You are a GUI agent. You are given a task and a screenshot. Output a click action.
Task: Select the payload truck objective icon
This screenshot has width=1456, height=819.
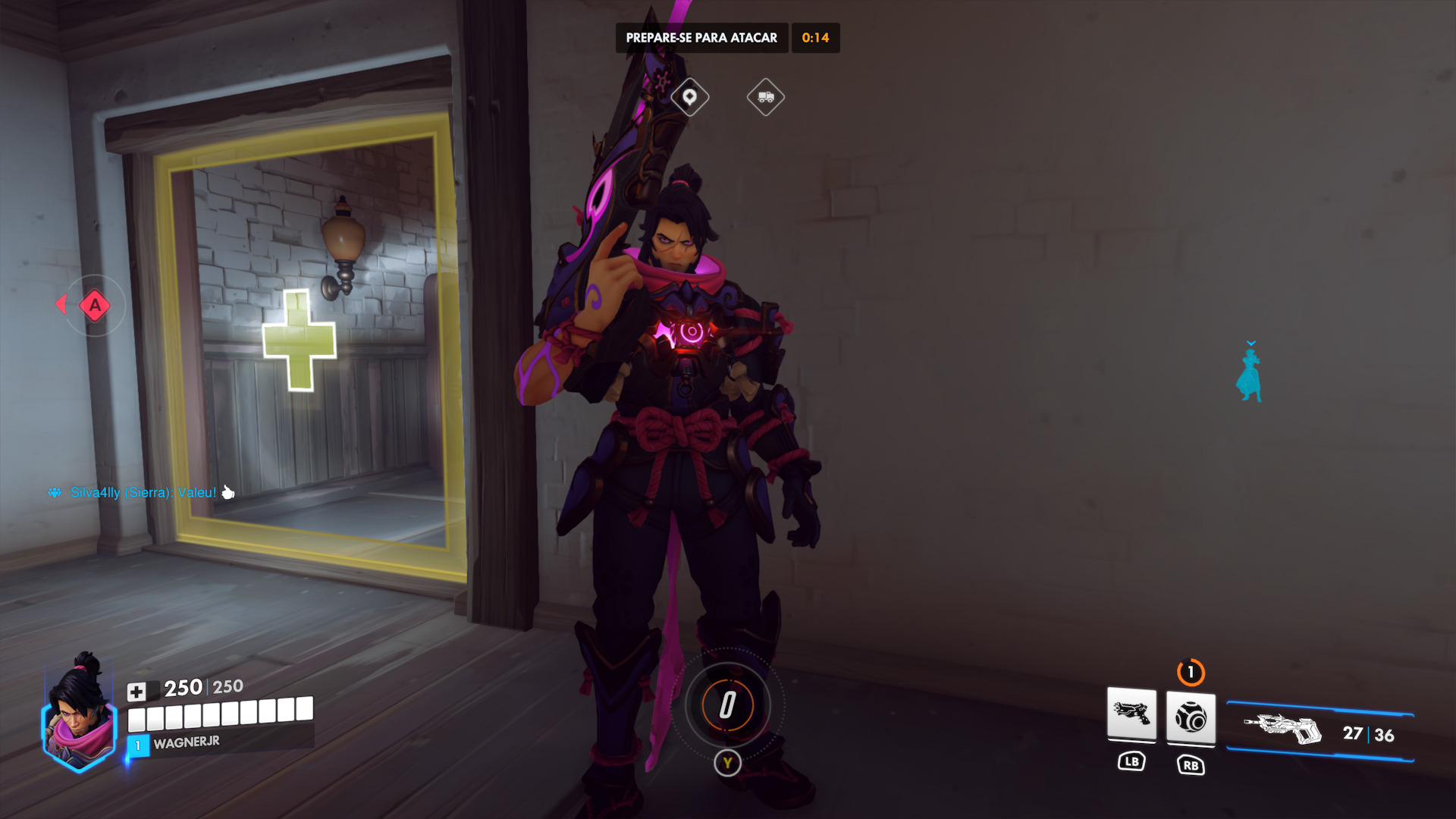click(x=765, y=97)
